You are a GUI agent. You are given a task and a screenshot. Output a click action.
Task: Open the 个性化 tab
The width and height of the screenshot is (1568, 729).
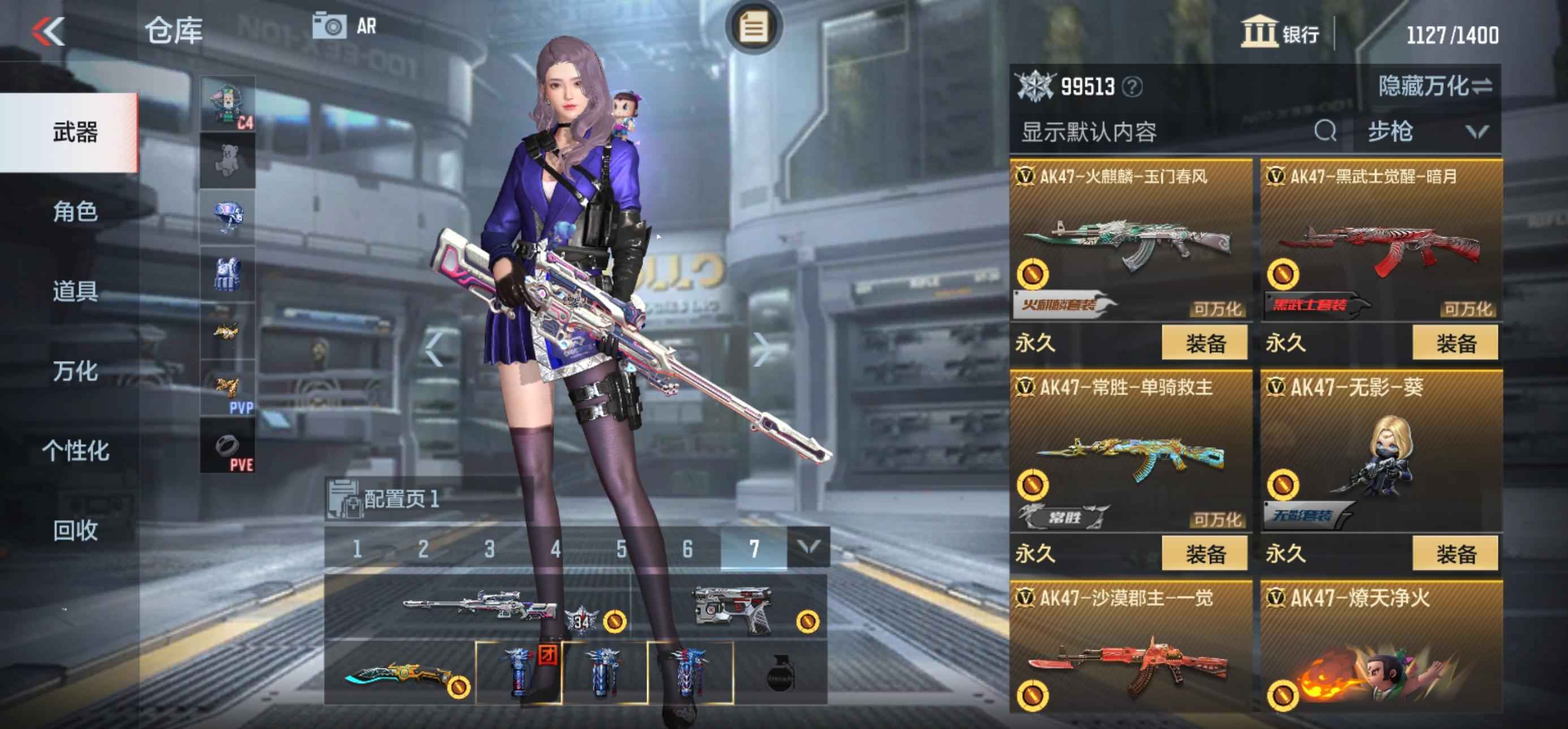[75, 451]
